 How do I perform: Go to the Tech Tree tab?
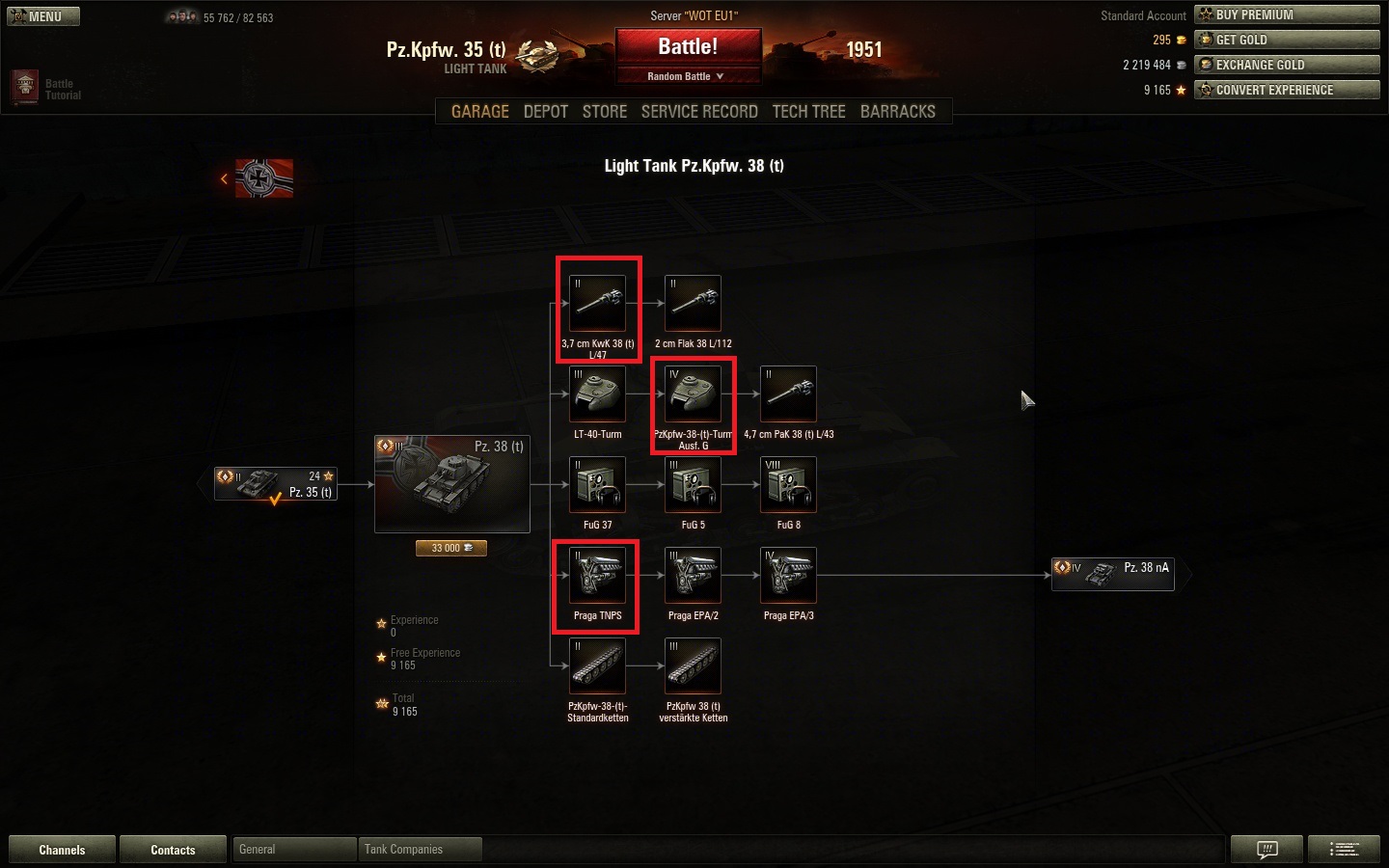coord(808,112)
